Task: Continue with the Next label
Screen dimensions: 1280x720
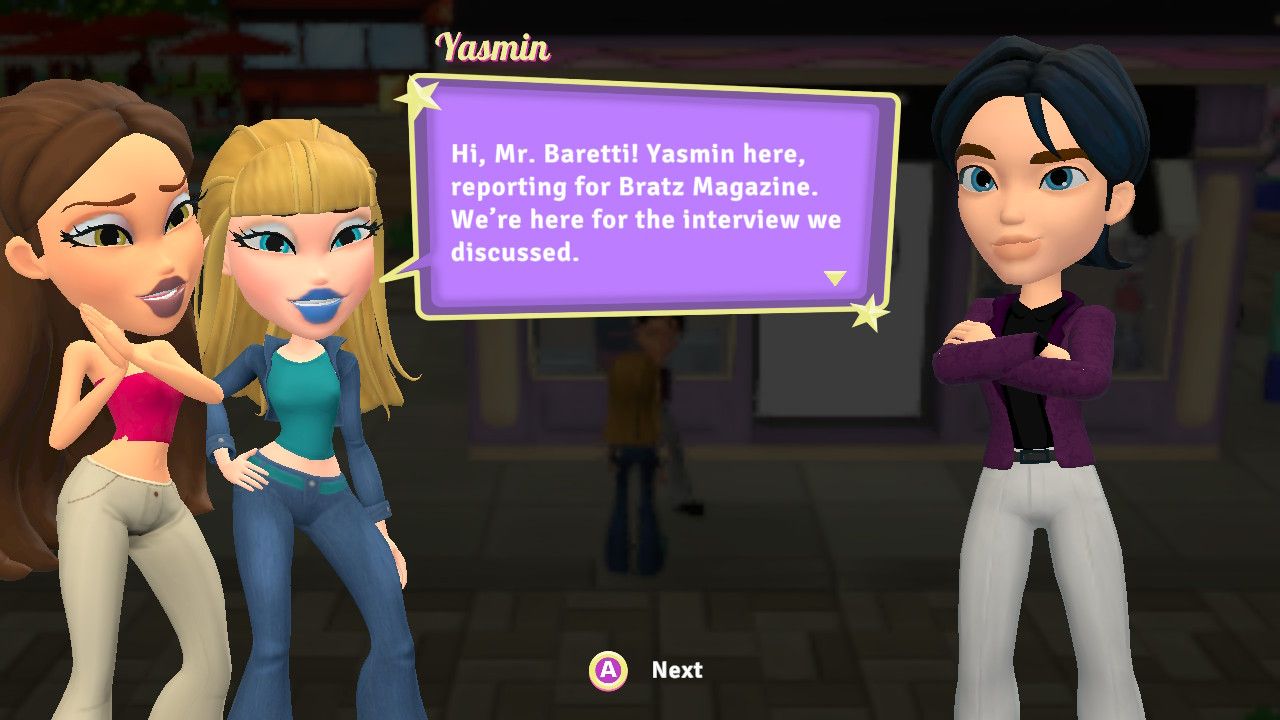Action: point(677,670)
